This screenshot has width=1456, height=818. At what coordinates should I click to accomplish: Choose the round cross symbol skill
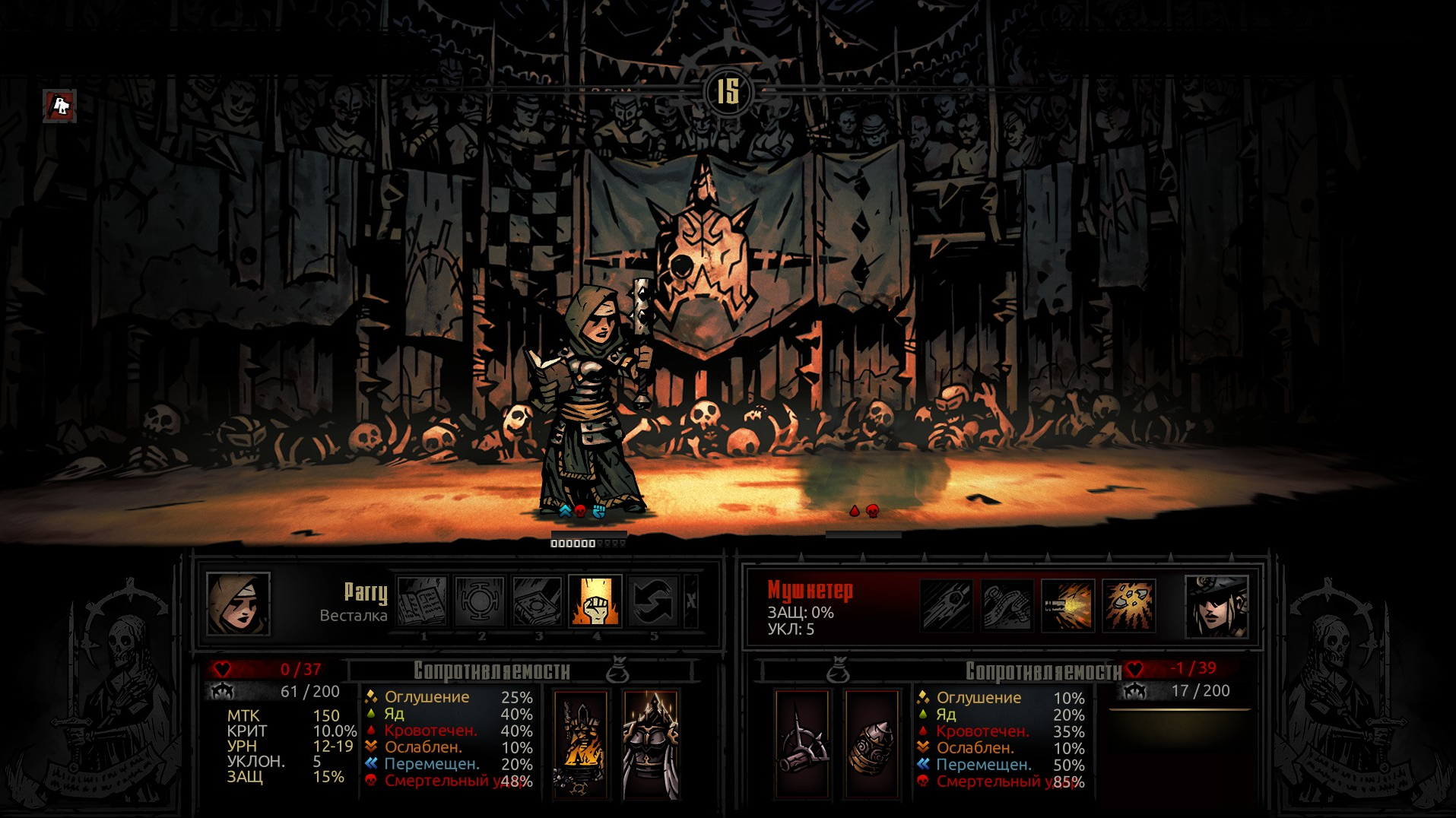pos(480,601)
